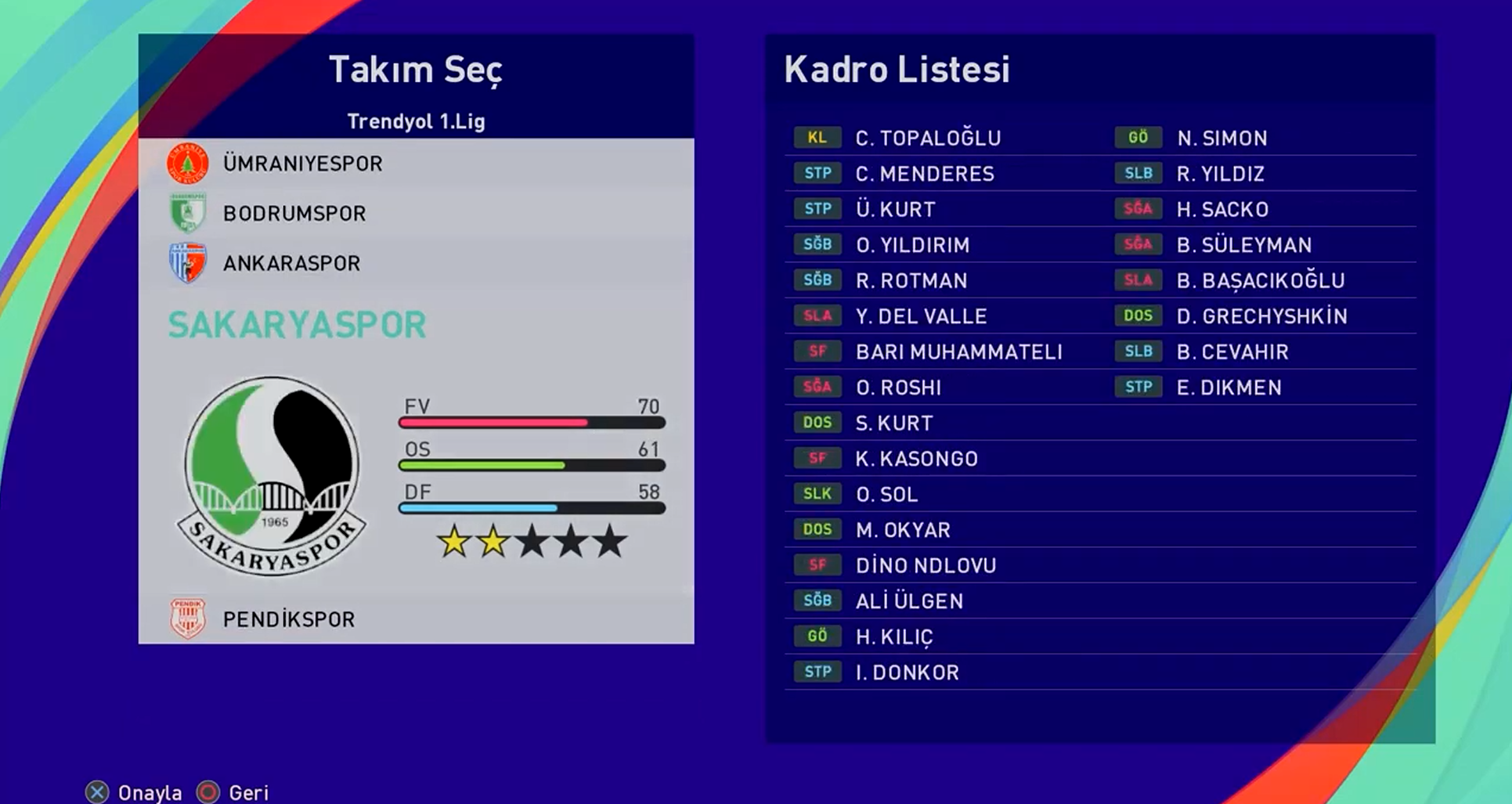Choose I. Donkor squad row

point(907,672)
